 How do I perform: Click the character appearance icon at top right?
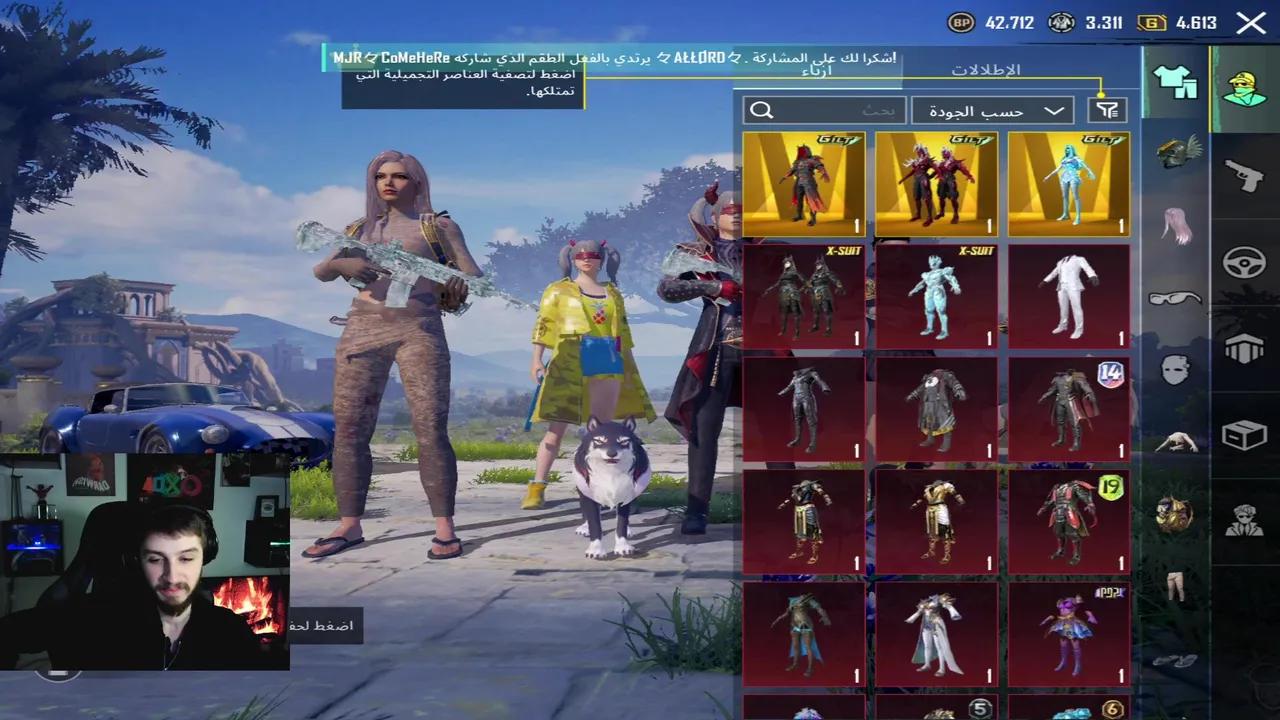(1242, 87)
